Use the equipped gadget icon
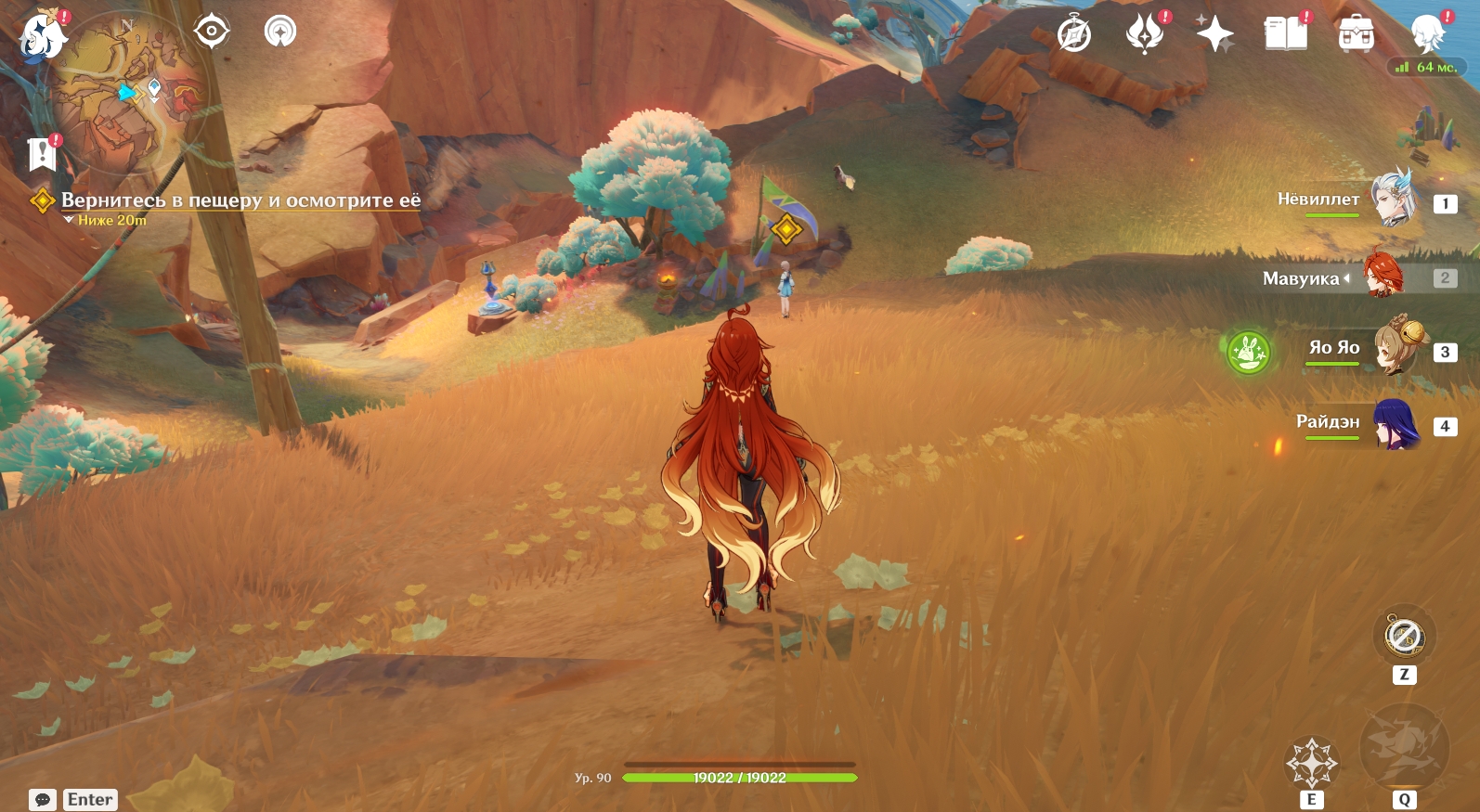 pos(1404,638)
